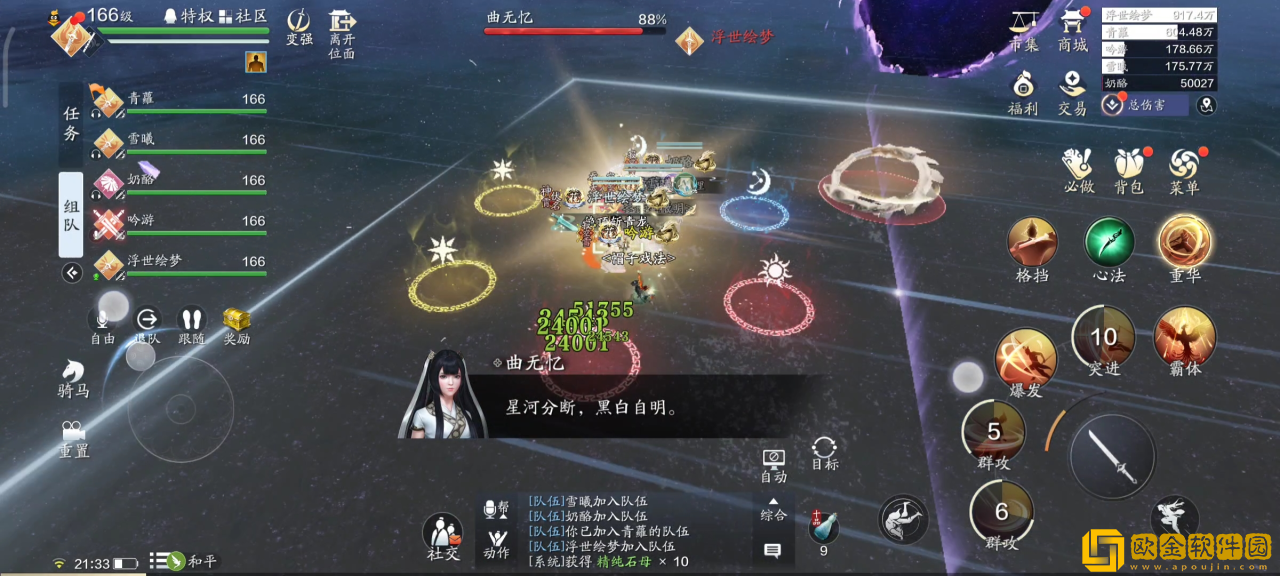Tap the 退队 leave team button
The width and height of the screenshot is (1280, 576).
tap(147, 324)
